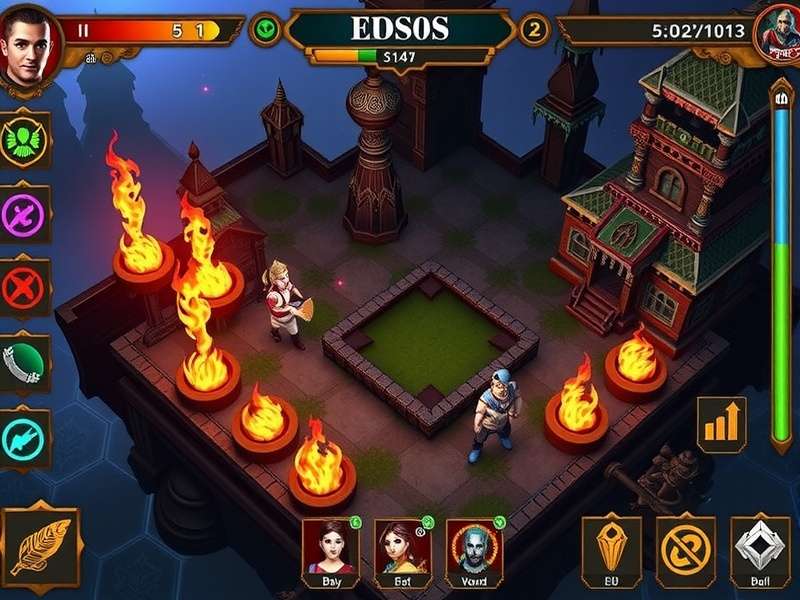Pick the Vourd bearded hero portrait
Viewport: 800px width, 600px height.
473,552
